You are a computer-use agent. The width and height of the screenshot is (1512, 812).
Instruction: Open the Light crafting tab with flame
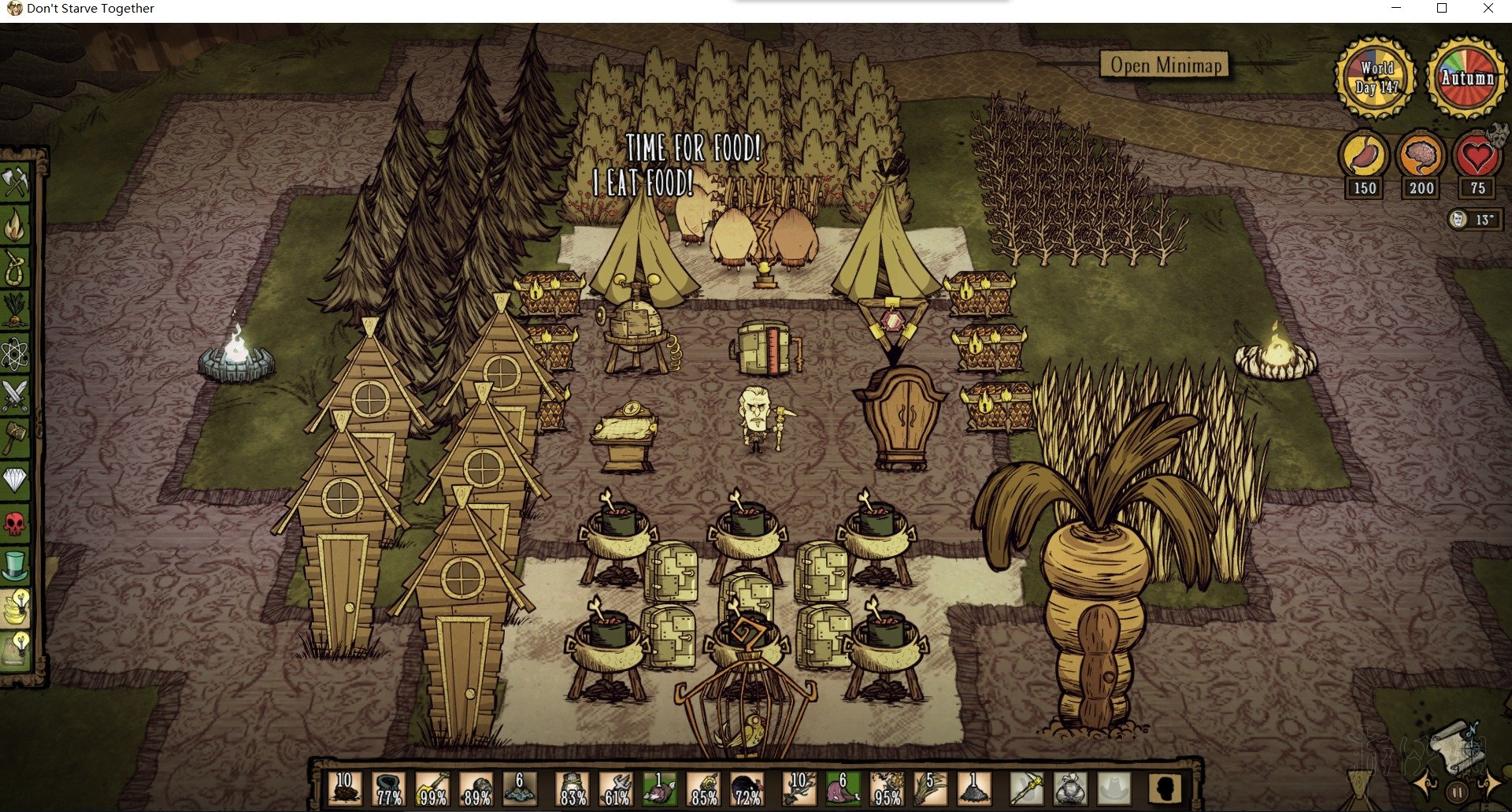click(15, 226)
